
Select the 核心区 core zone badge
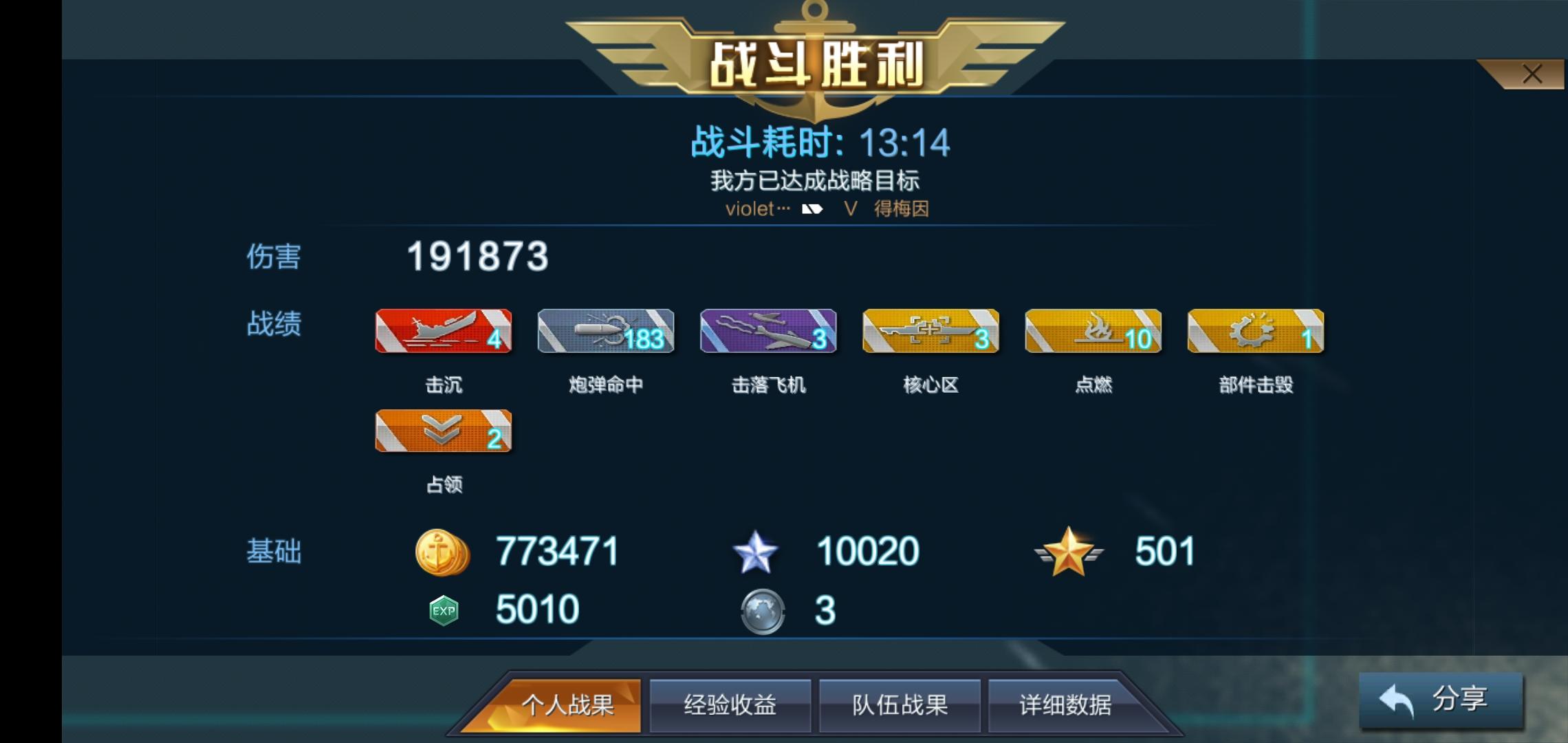click(x=930, y=332)
